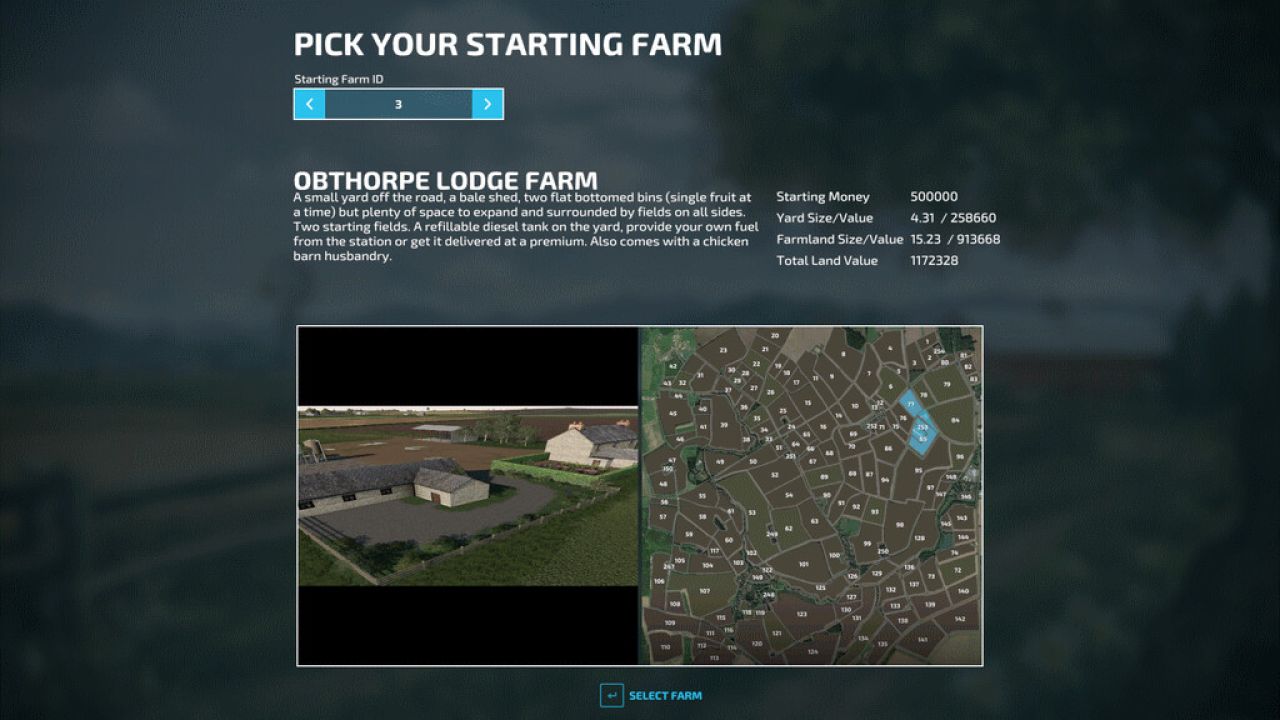Click field 96 on the overview map

tap(960, 456)
